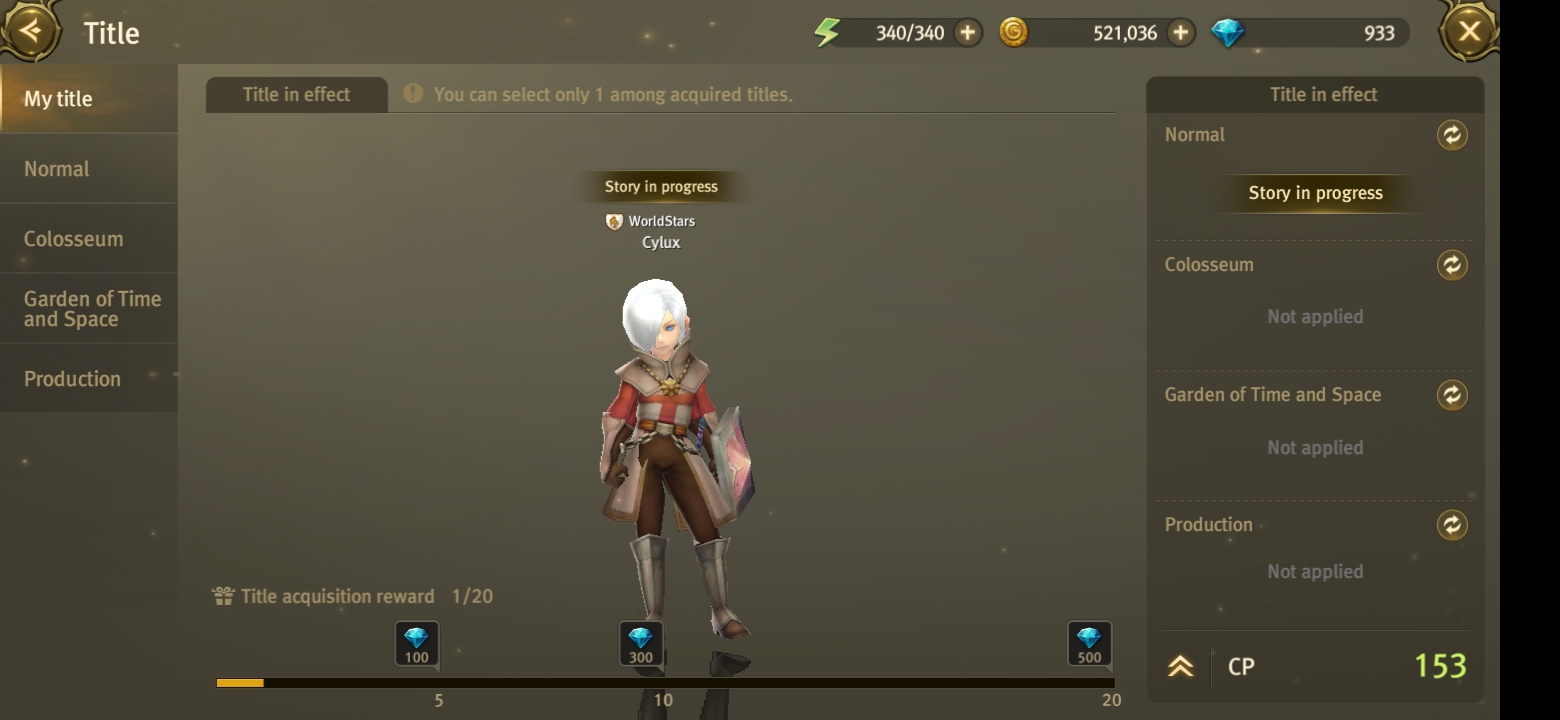Viewport: 1560px width, 720px height.
Task: Claim the 300 diamond title reward
Action: point(640,644)
